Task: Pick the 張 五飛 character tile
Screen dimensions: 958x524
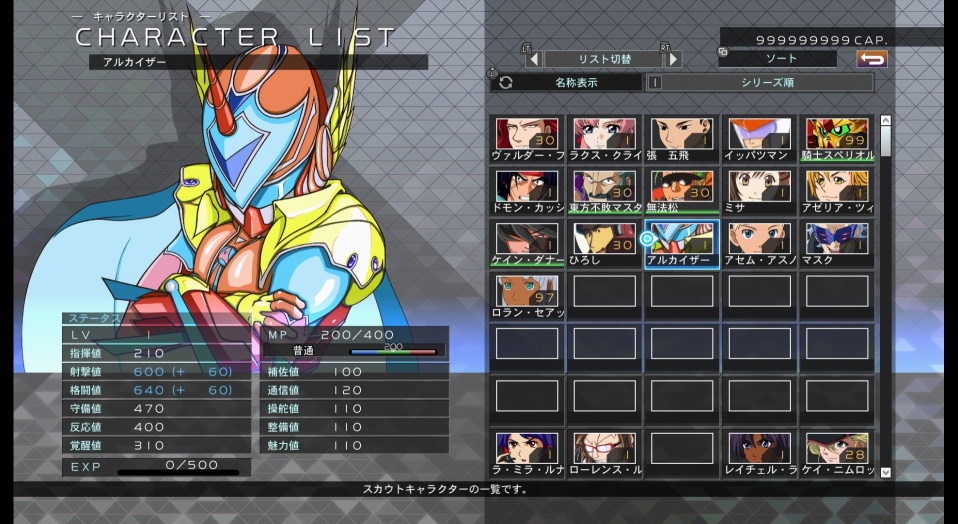Action: (x=682, y=140)
